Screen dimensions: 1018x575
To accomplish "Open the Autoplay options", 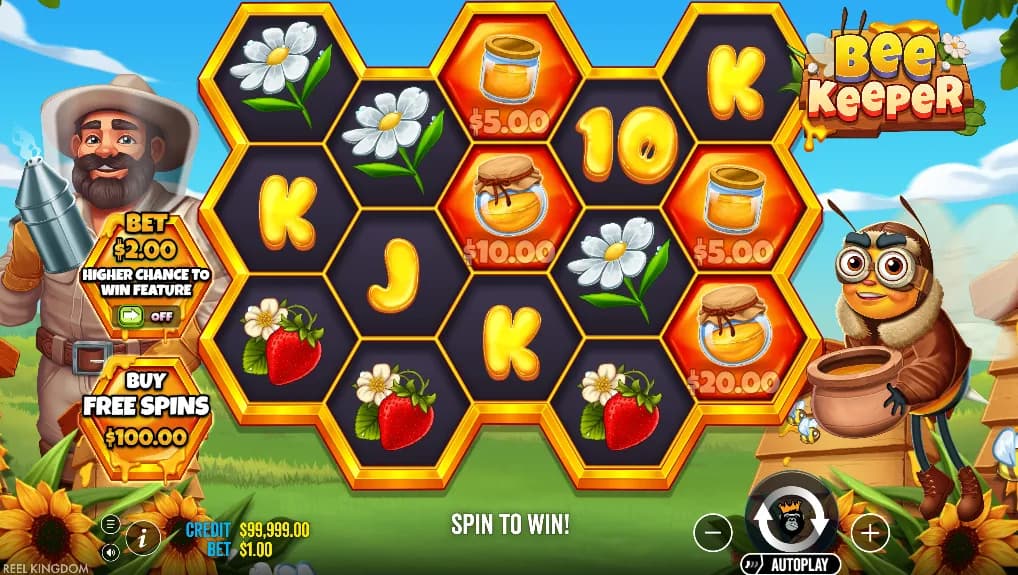I will [x=790, y=564].
